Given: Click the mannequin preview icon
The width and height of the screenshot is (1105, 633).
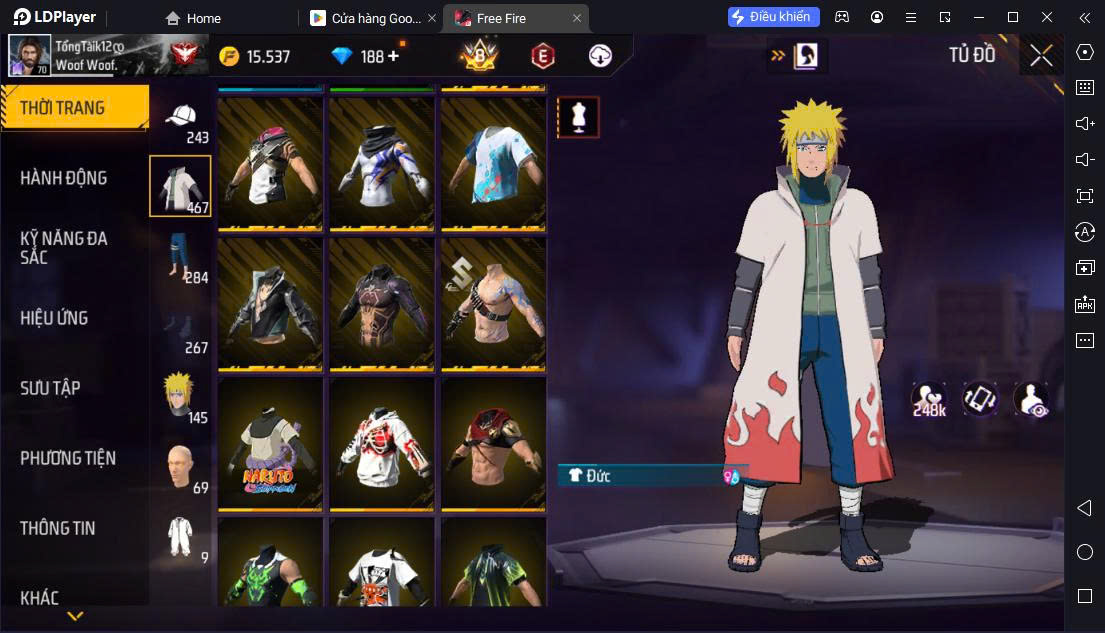Looking at the screenshot, I should click(x=578, y=118).
